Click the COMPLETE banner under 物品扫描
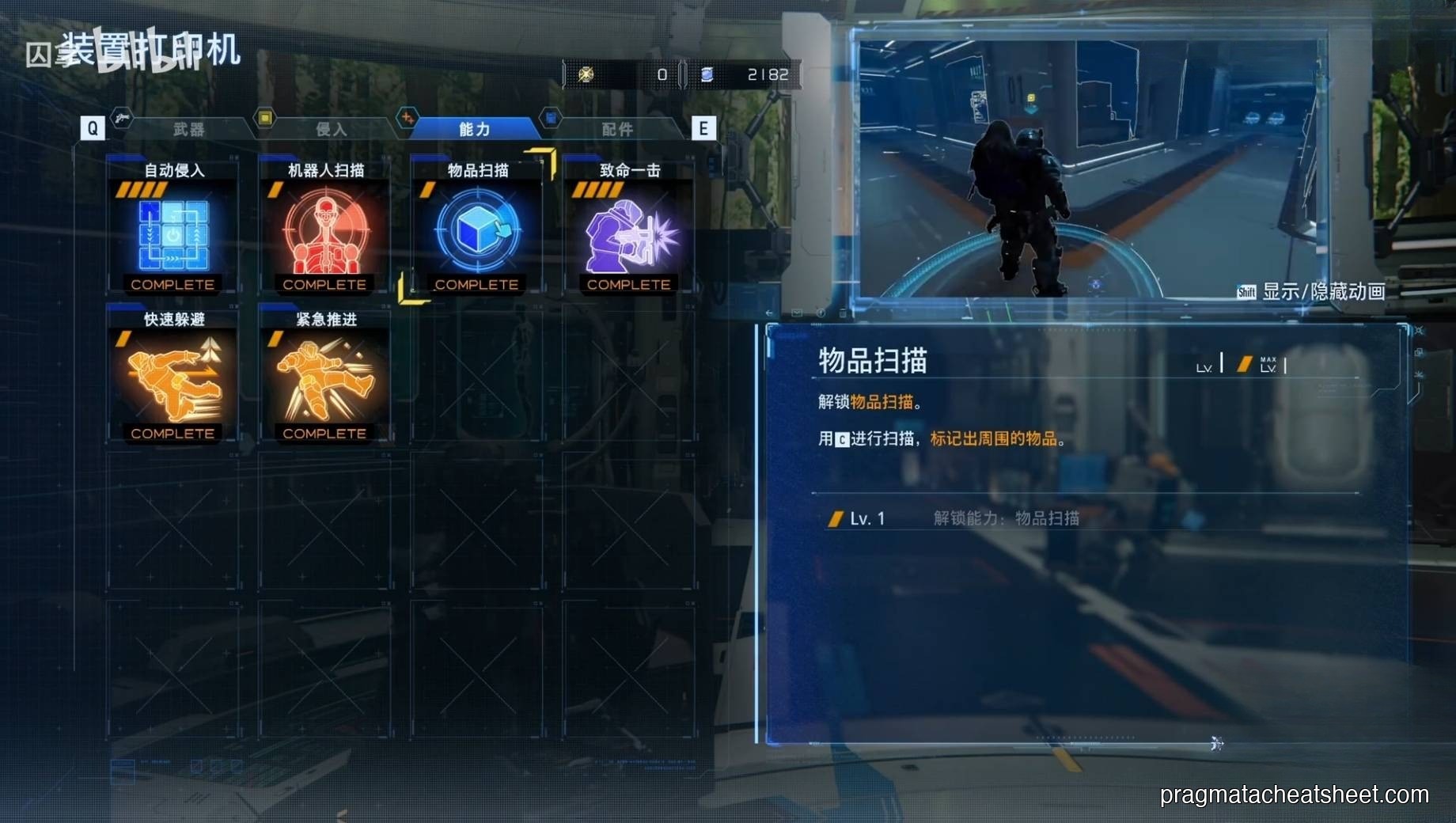Screen dimensions: 1456x823 476,284
